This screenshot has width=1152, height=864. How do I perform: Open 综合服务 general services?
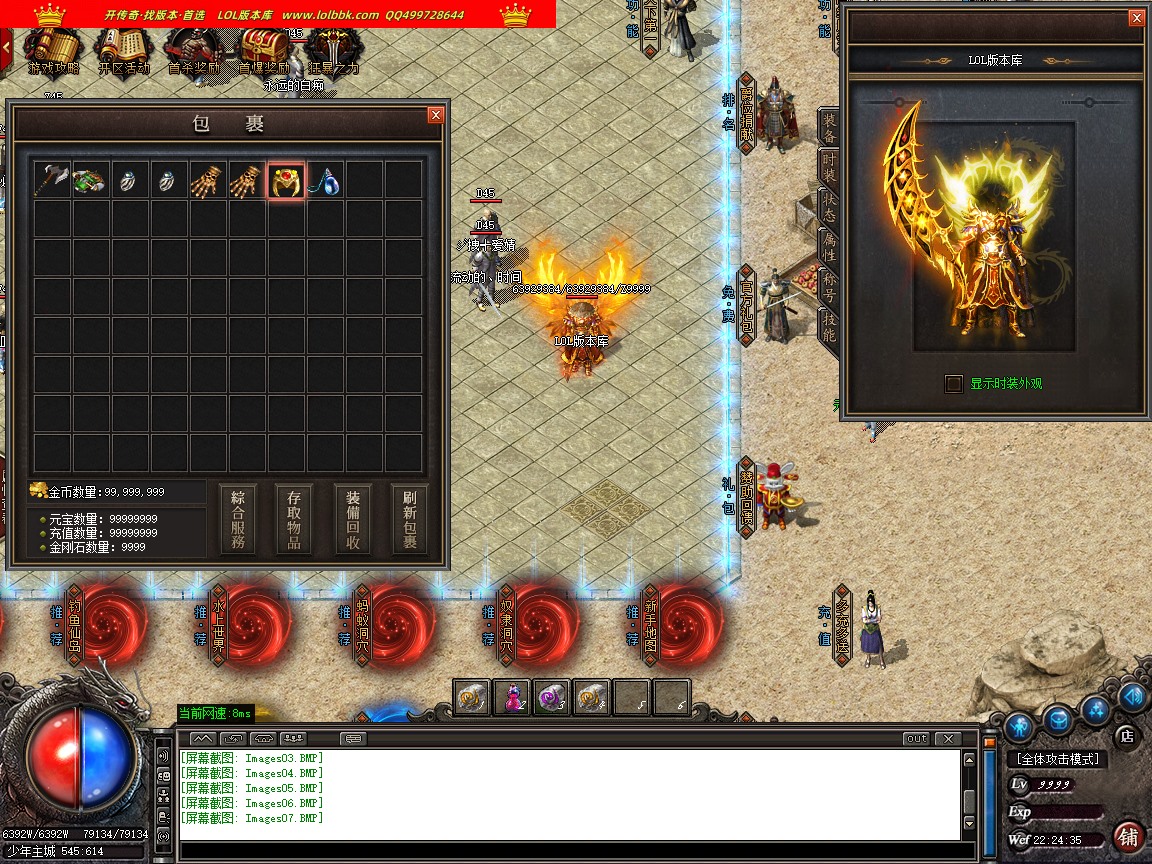(x=238, y=519)
